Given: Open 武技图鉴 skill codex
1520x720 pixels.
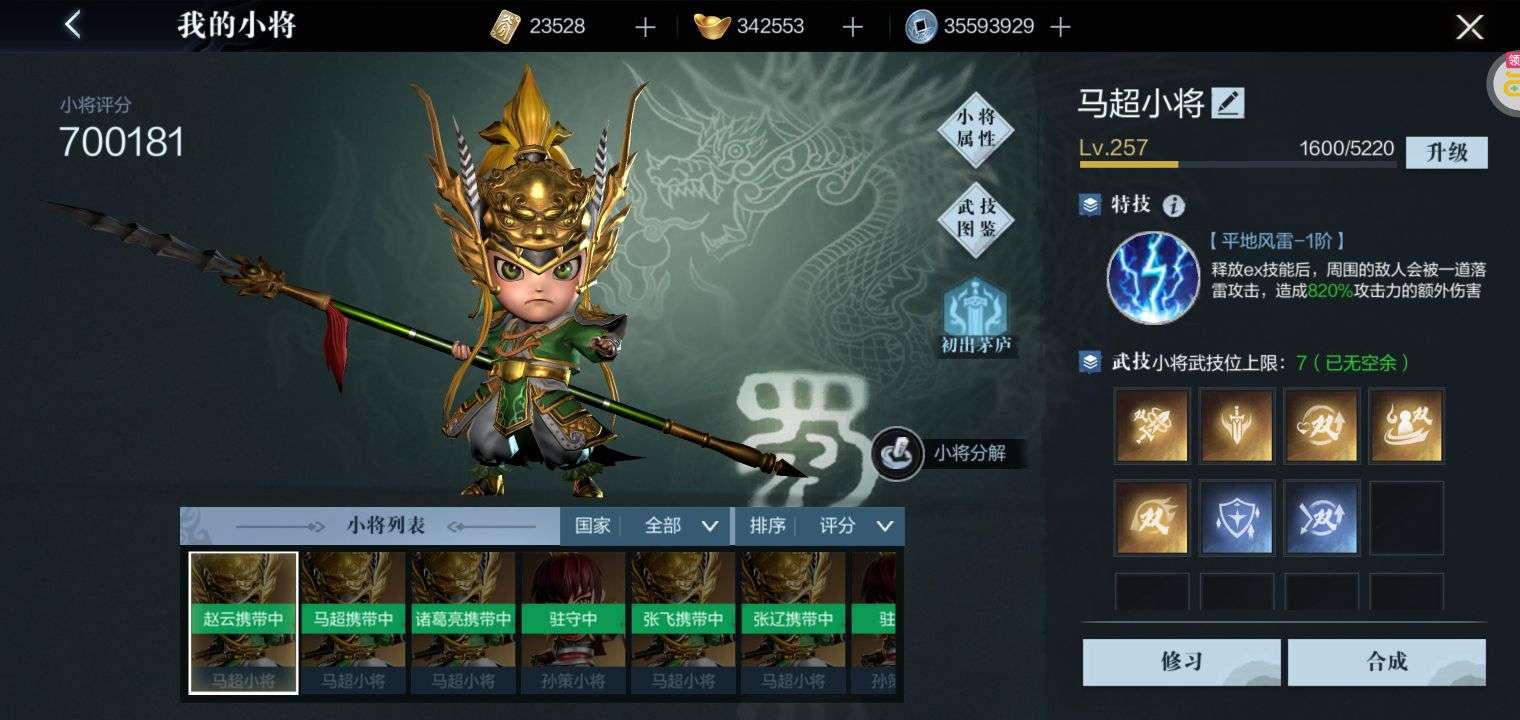Looking at the screenshot, I should (x=976, y=217).
